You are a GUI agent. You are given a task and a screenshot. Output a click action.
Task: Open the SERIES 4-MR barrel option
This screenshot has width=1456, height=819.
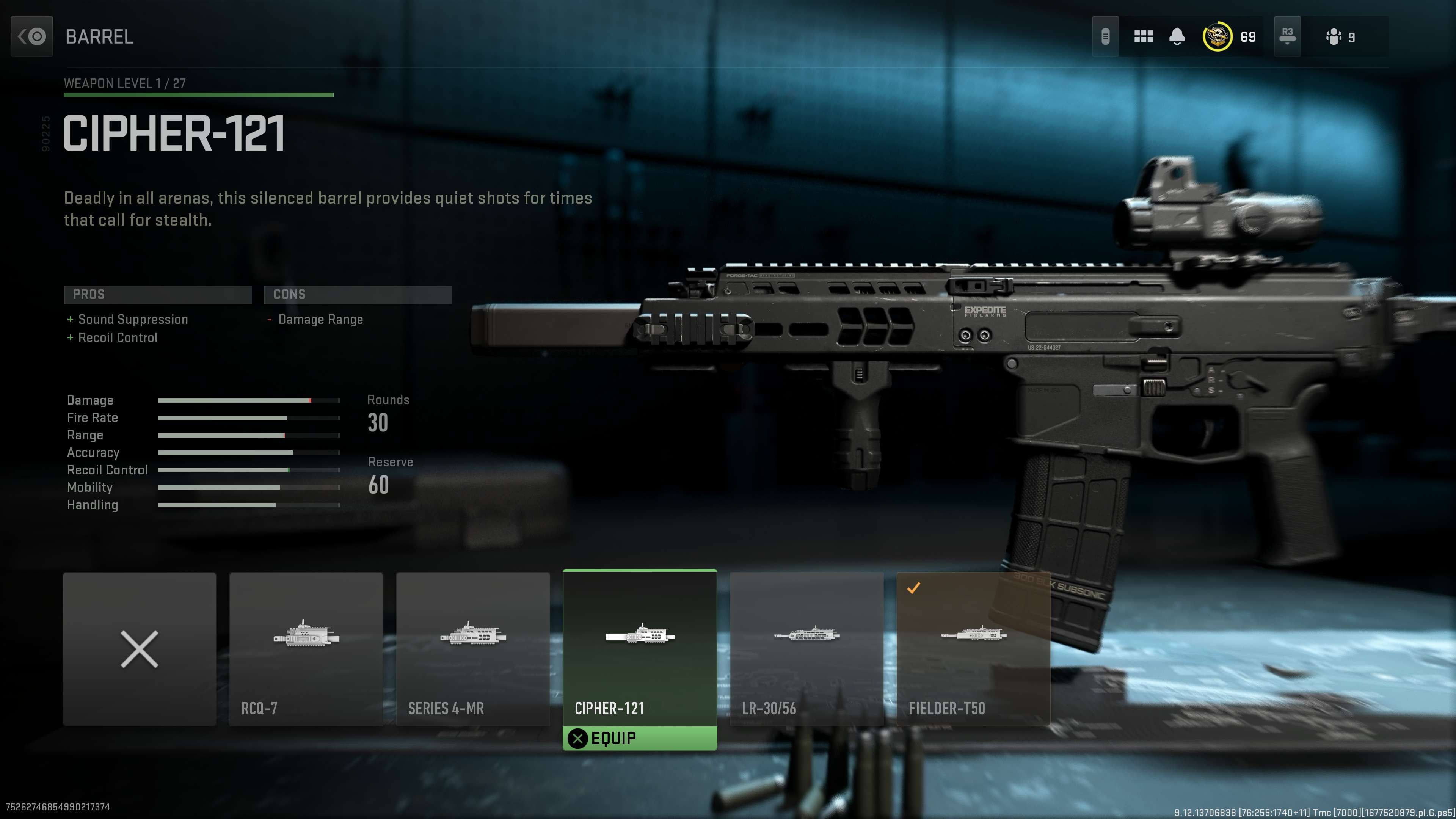(x=473, y=650)
